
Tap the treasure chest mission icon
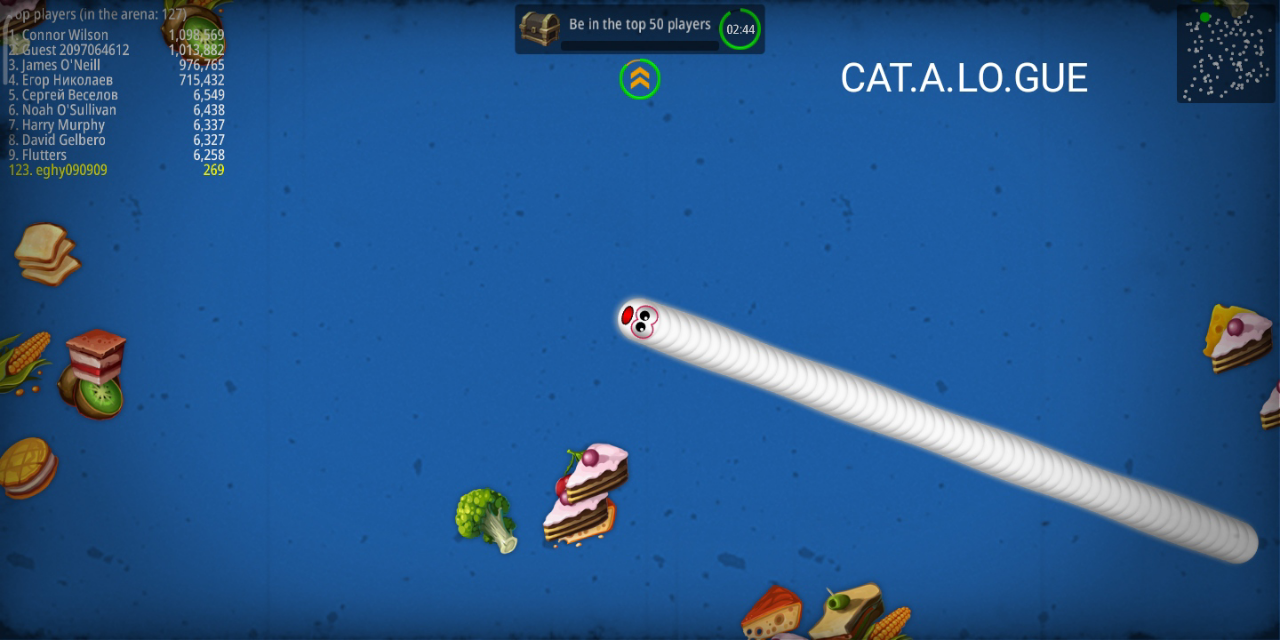point(539,28)
